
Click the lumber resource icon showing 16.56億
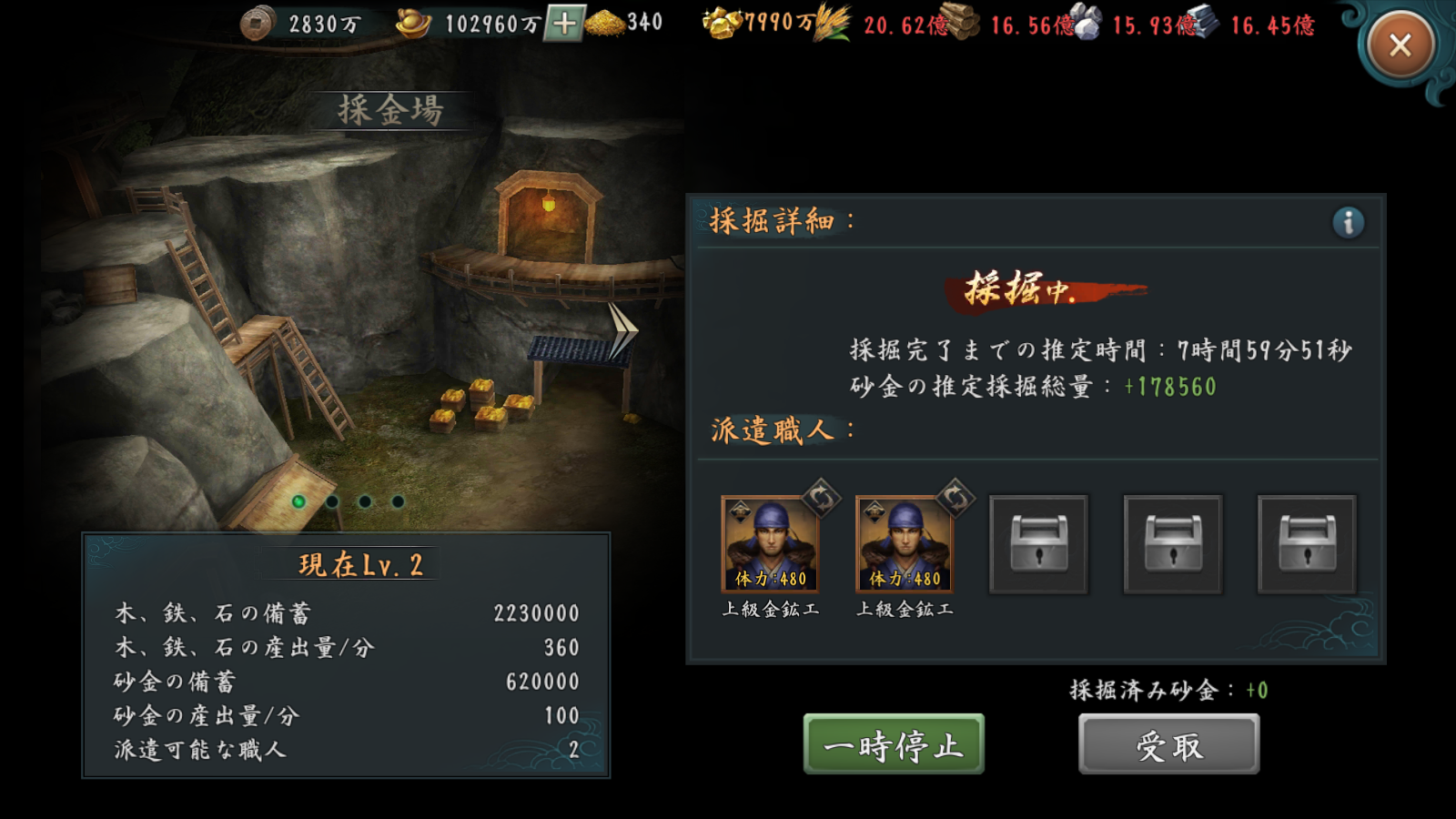pos(966,22)
